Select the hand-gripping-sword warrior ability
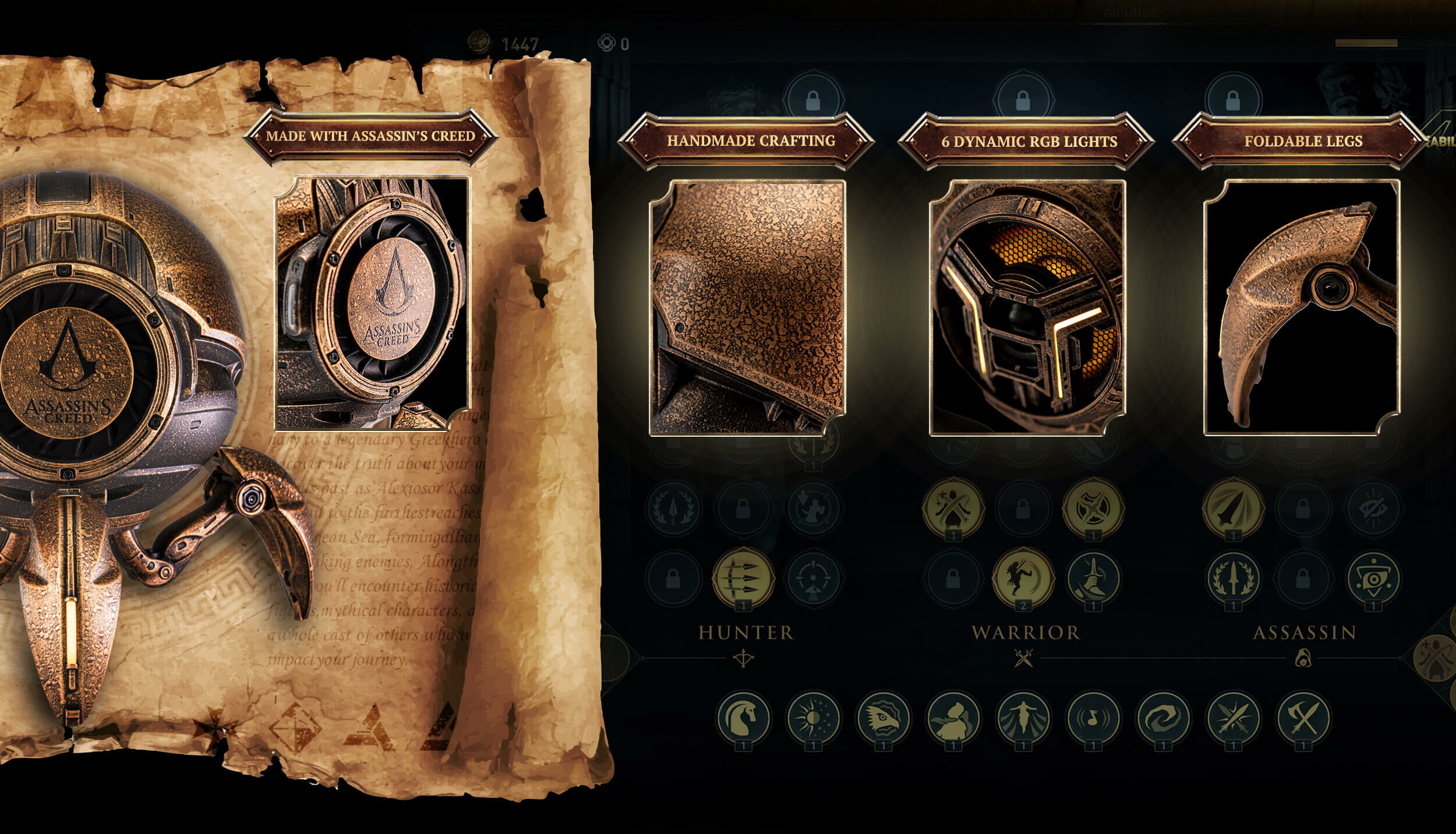1456x834 pixels. tap(1093, 577)
